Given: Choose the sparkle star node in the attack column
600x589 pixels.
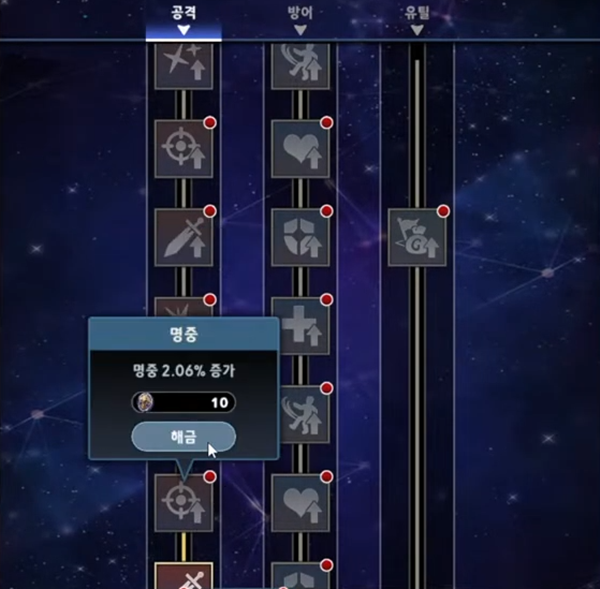Looking at the screenshot, I should point(184,64).
